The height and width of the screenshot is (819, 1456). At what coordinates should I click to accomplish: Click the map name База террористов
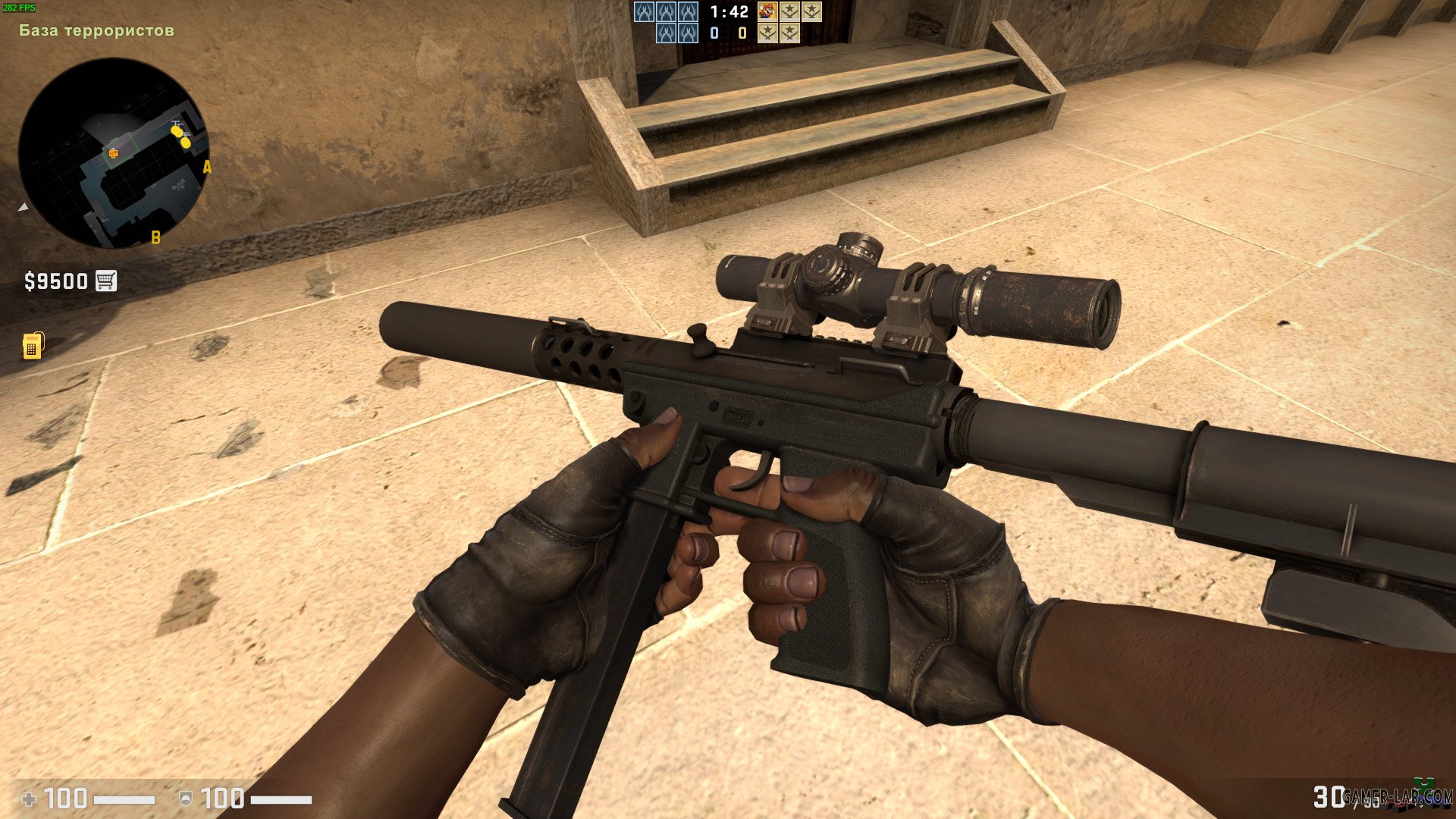pyautogui.click(x=97, y=30)
